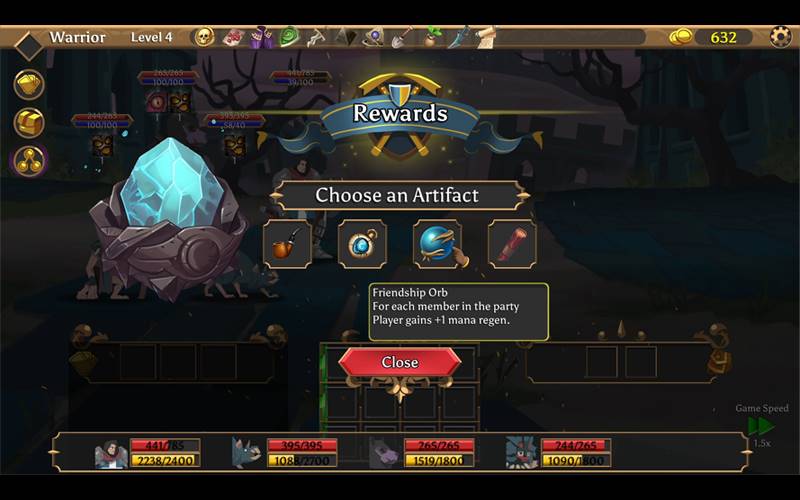Toggle the game speed arrows
Viewport: 800px width, 500px height.
coord(760,426)
